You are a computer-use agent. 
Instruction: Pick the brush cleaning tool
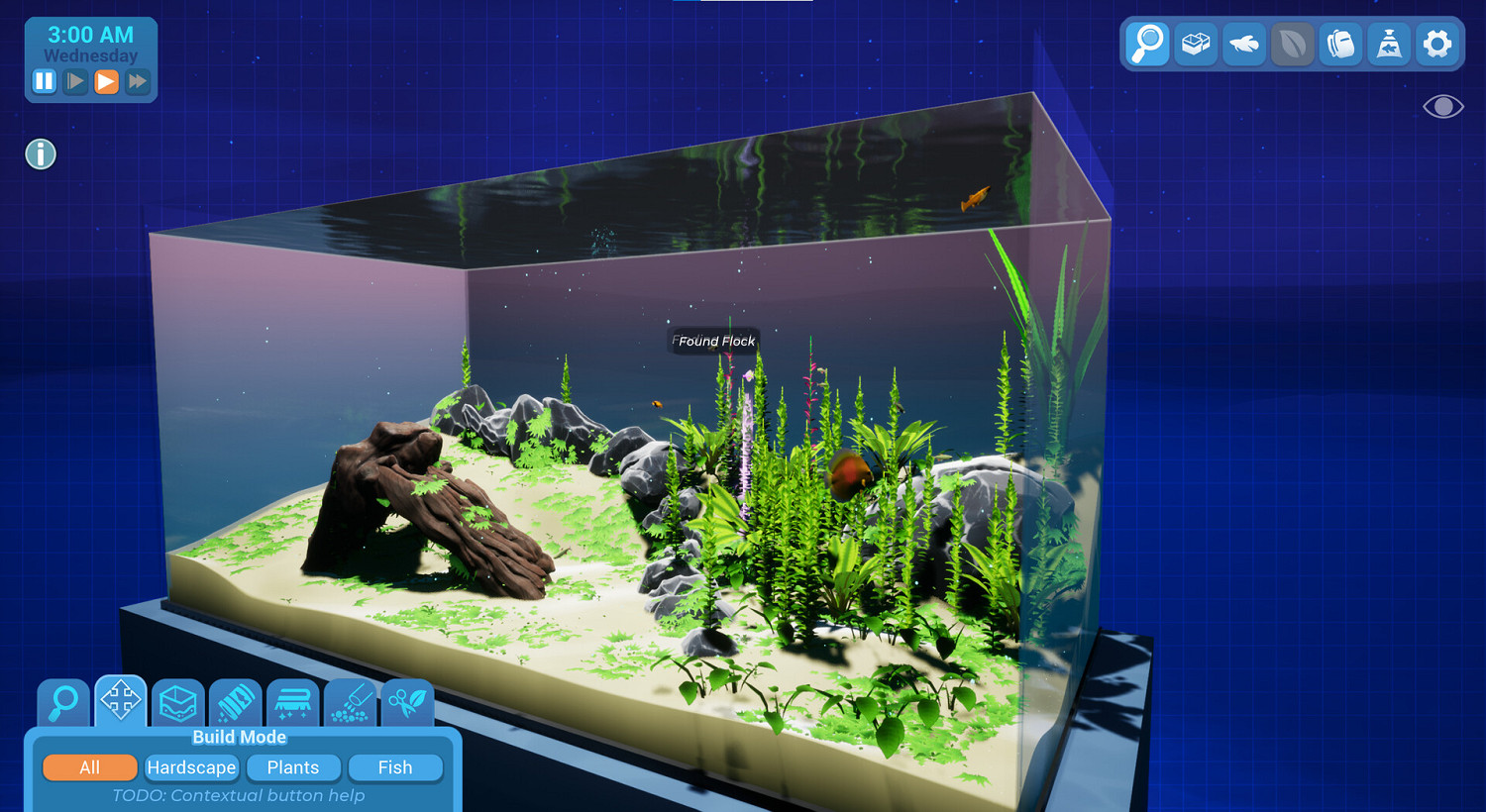(x=293, y=703)
